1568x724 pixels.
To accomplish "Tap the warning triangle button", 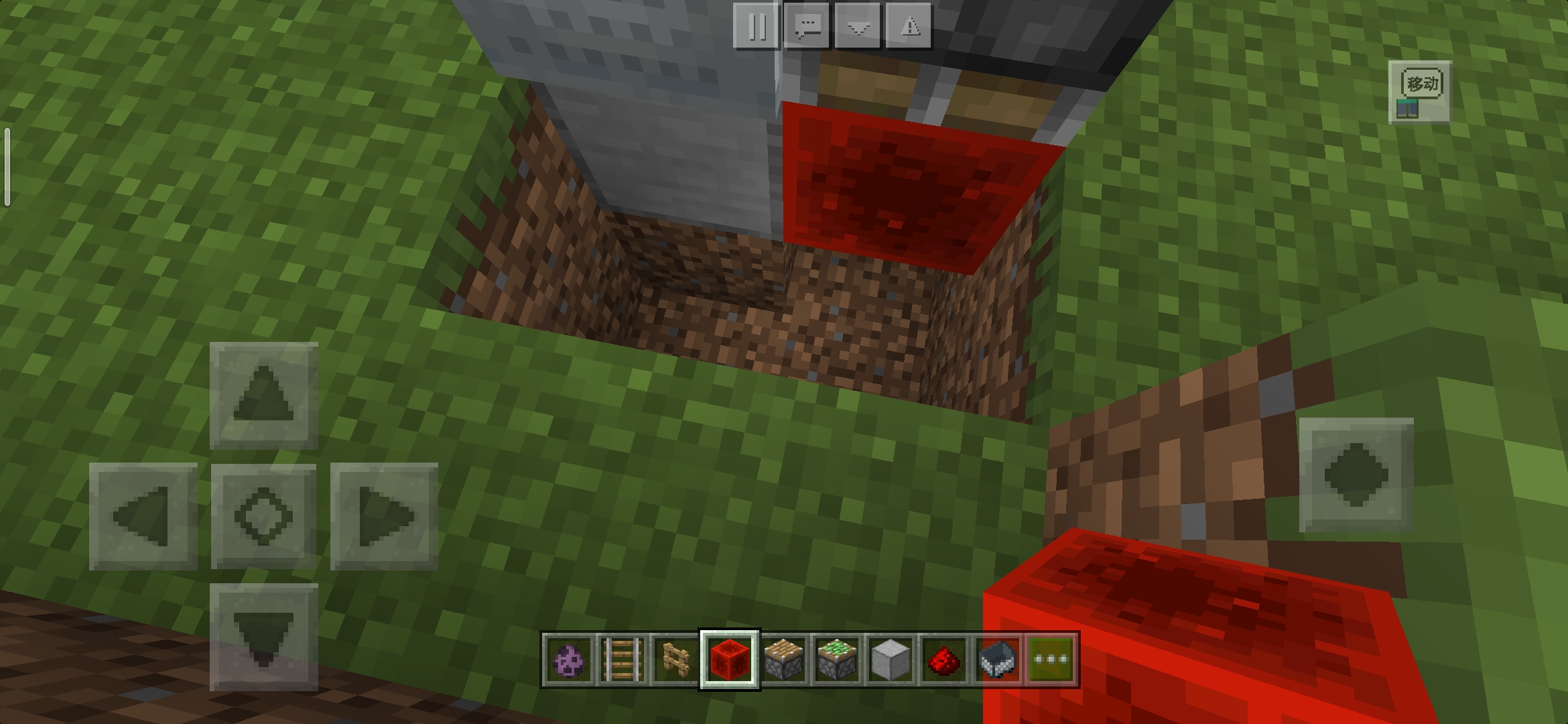I will click(x=909, y=27).
